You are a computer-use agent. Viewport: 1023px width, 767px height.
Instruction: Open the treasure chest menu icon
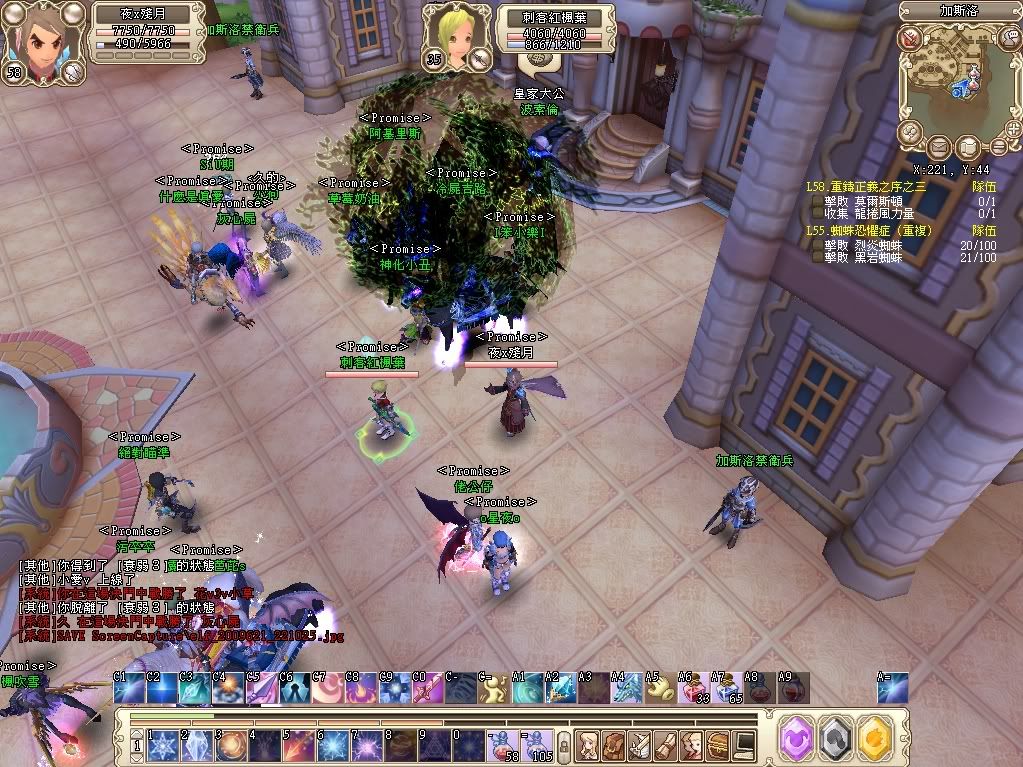pyautogui.click(x=717, y=744)
